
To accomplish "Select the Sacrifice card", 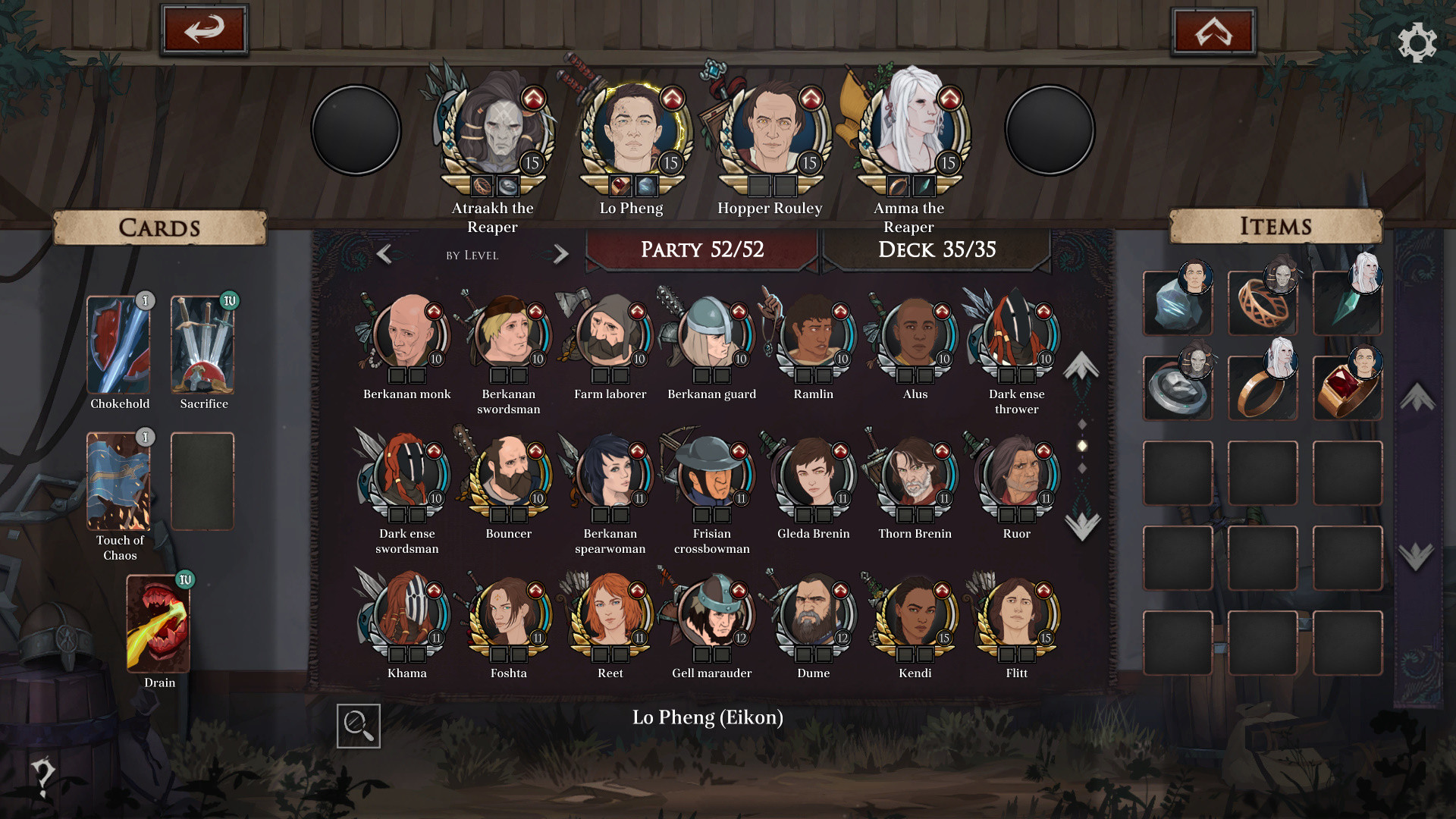I will coord(203,345).
